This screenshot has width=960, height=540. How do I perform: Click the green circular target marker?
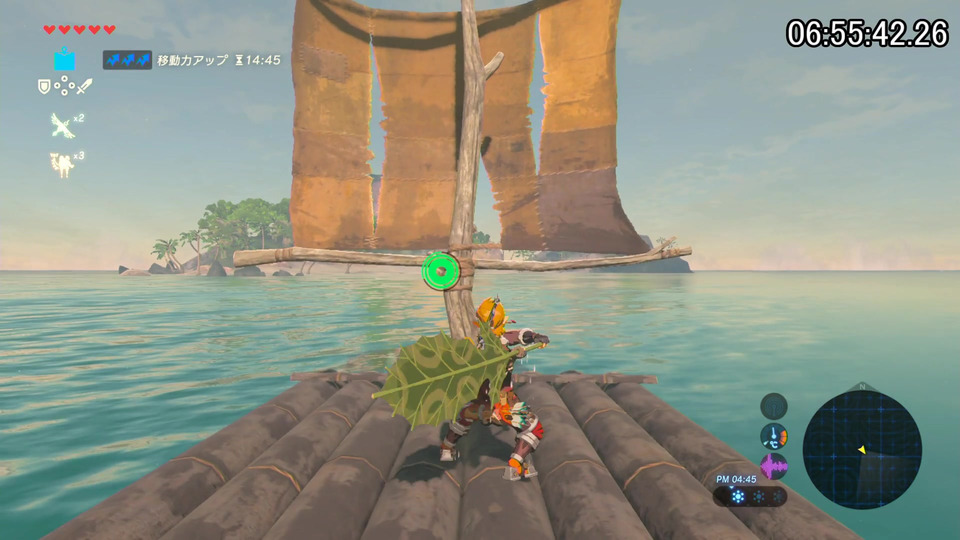[439, 271]
